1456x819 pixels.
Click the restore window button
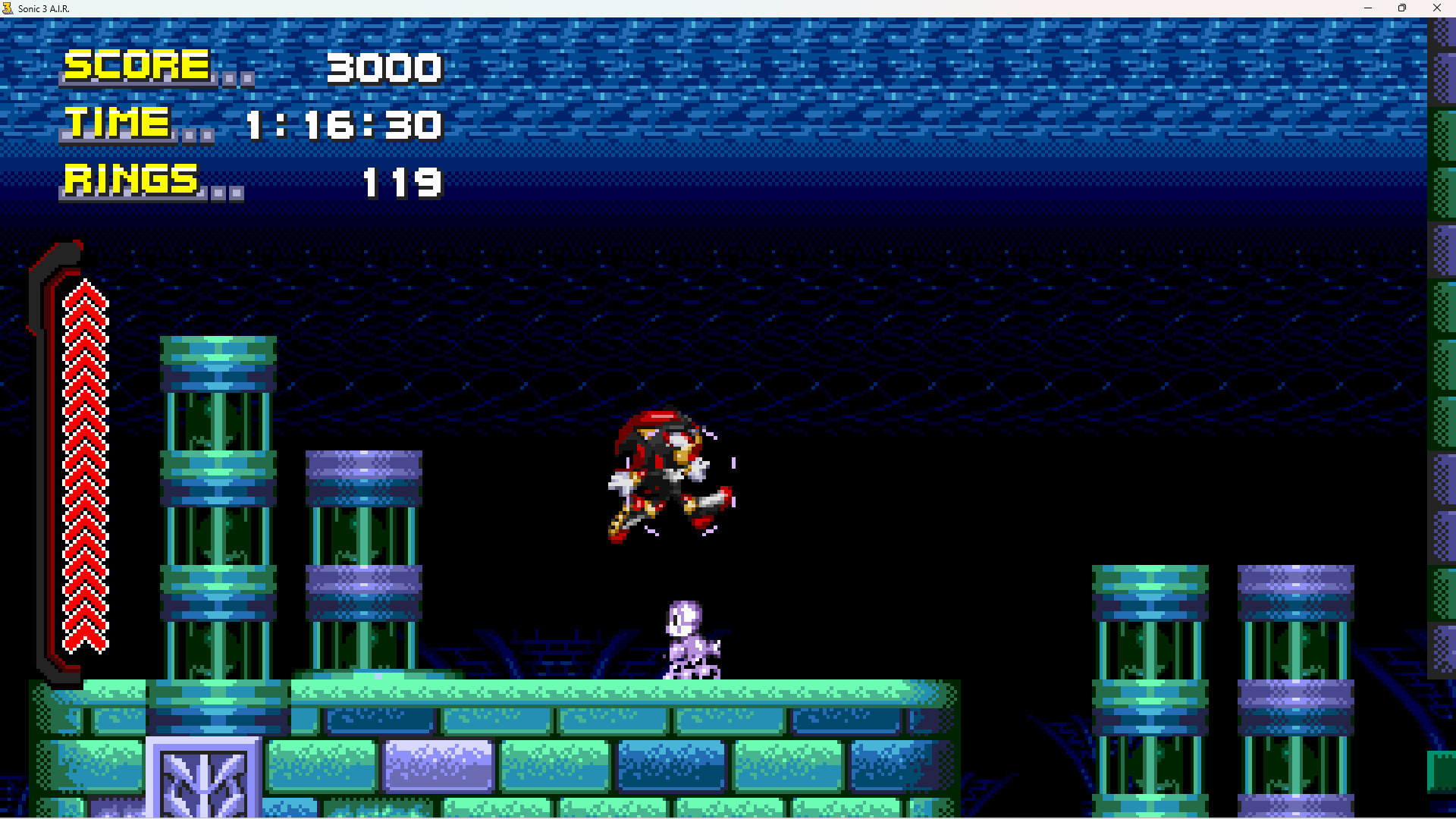(1402, 8)
